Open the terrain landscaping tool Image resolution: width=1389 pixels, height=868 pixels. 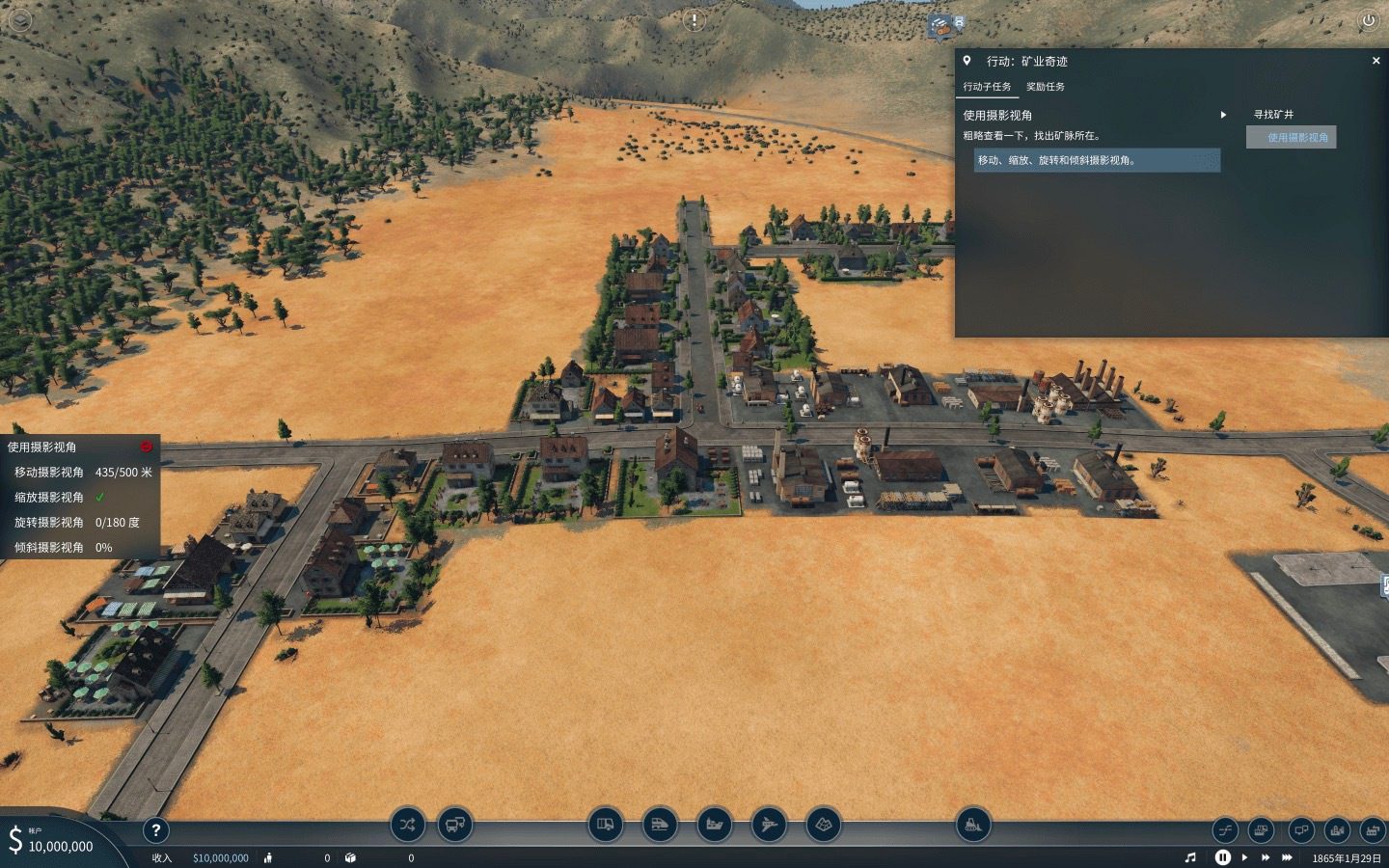(823, 825)
